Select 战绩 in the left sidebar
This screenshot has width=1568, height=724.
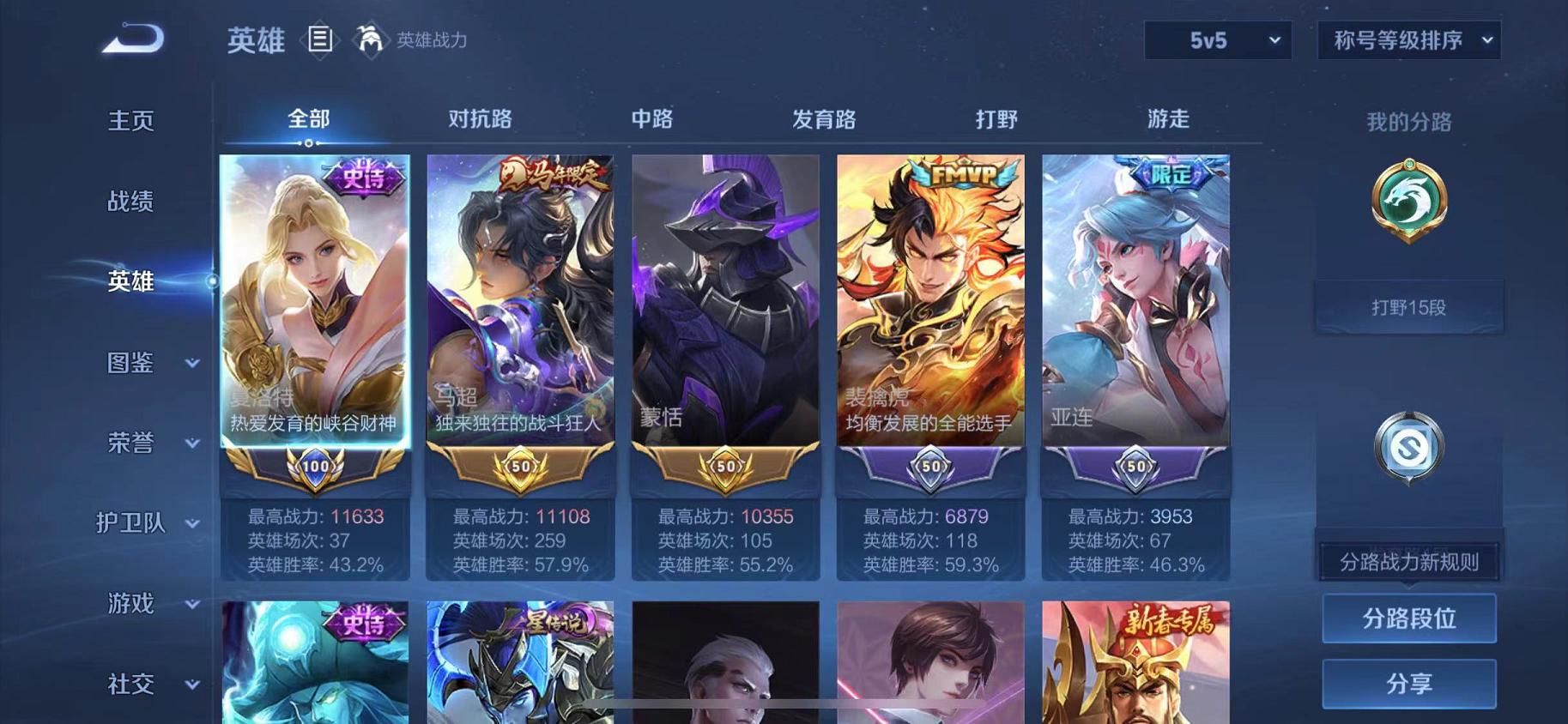pyautogui.click(x=131, y=201)
